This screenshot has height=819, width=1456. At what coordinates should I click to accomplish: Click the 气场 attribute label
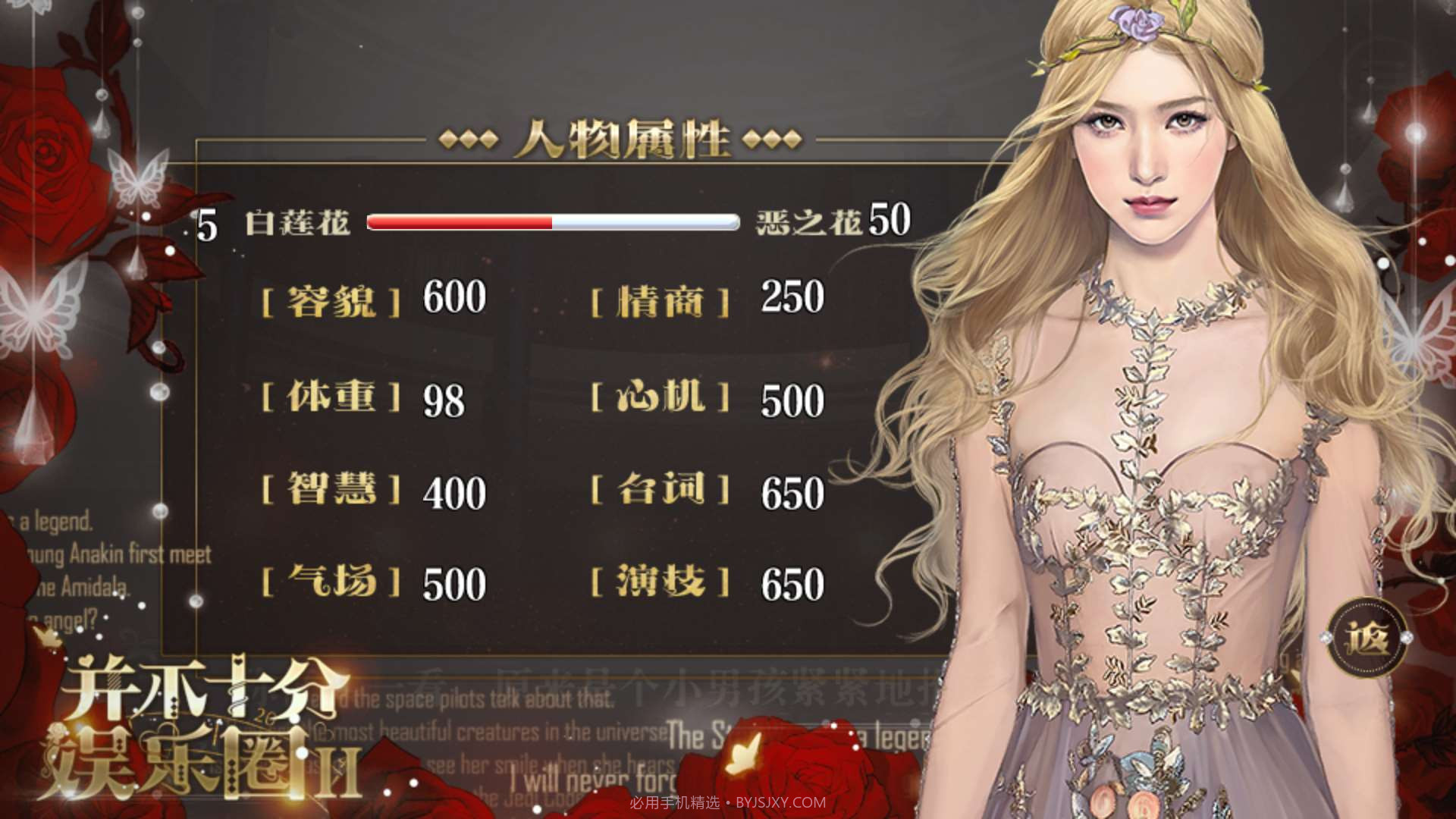click(332, 584)
